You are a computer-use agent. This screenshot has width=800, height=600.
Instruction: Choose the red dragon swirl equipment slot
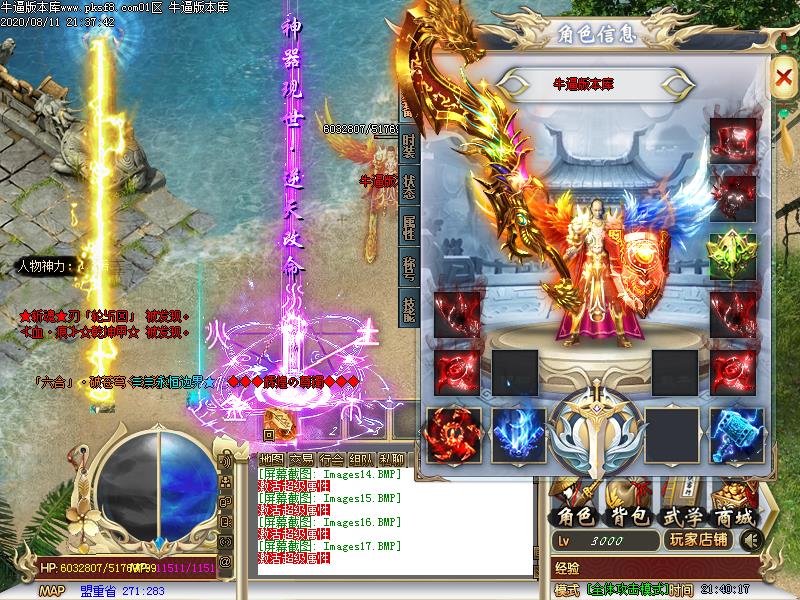(x=453, y=435)
